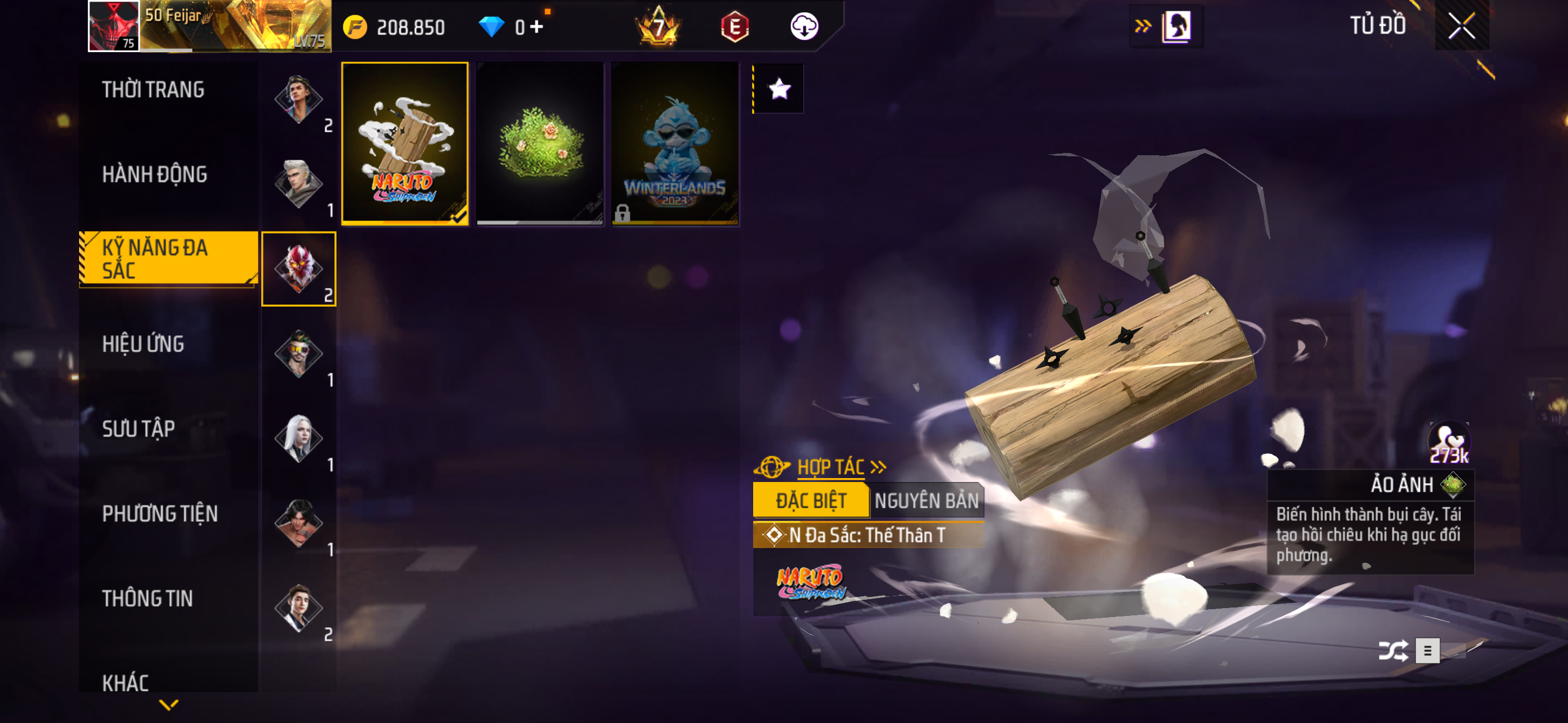
Task: Switch to Hành Động category
Action: pyautogui.click(x=155, y=175)
